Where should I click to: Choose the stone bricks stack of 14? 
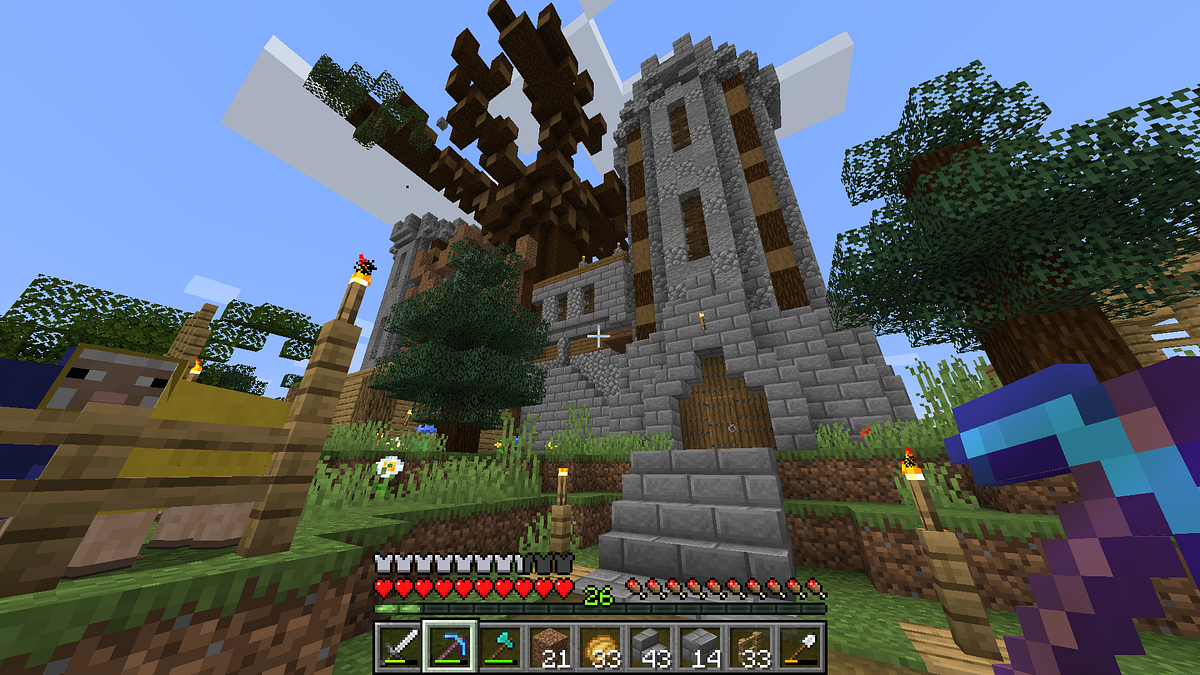pyautogui.click(x=700, y=647)
